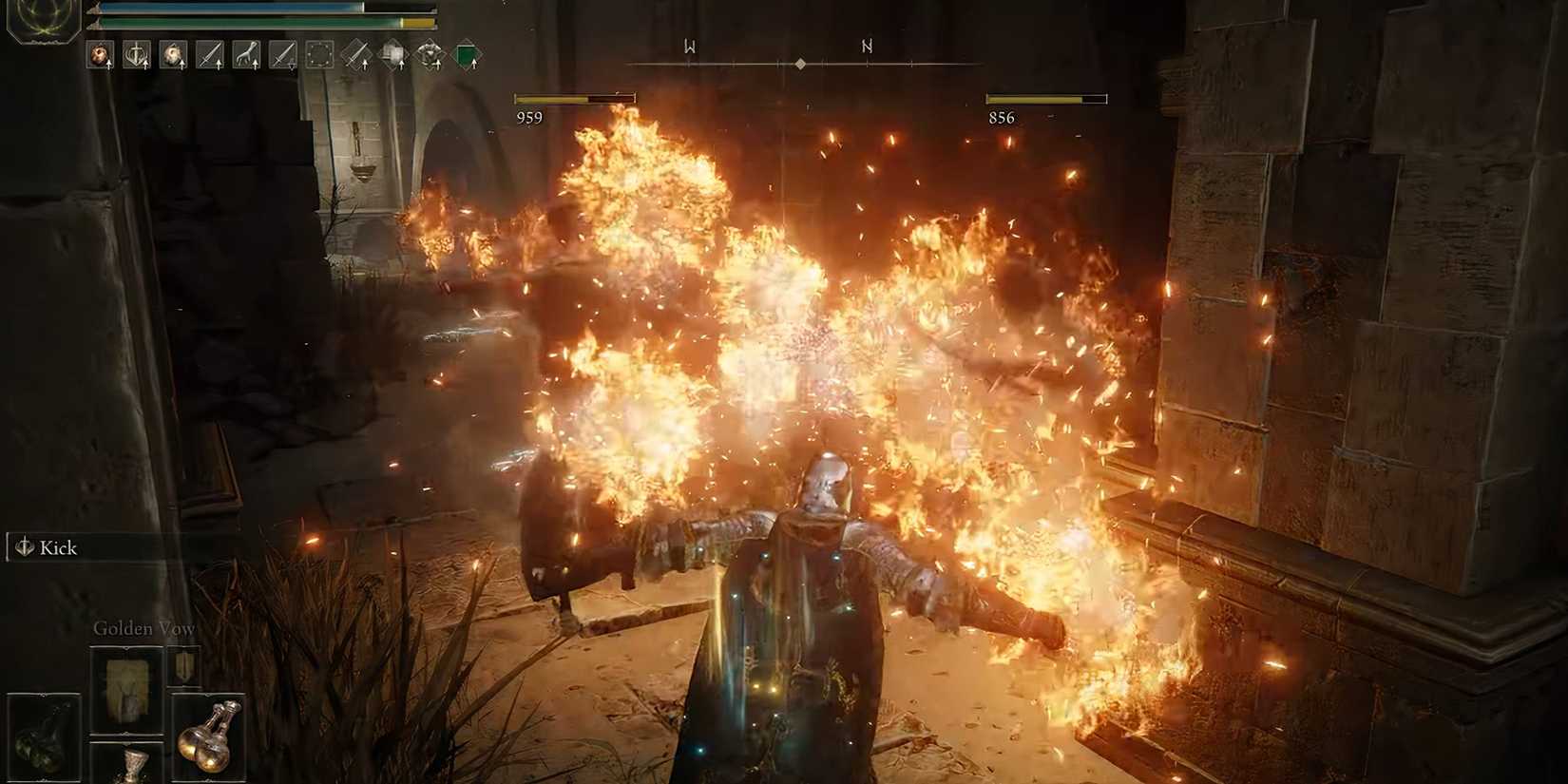This screenshot has width=1568, height=784.
Task: Click the small shield icon beside Golden Vow
Action: point(183,665)
